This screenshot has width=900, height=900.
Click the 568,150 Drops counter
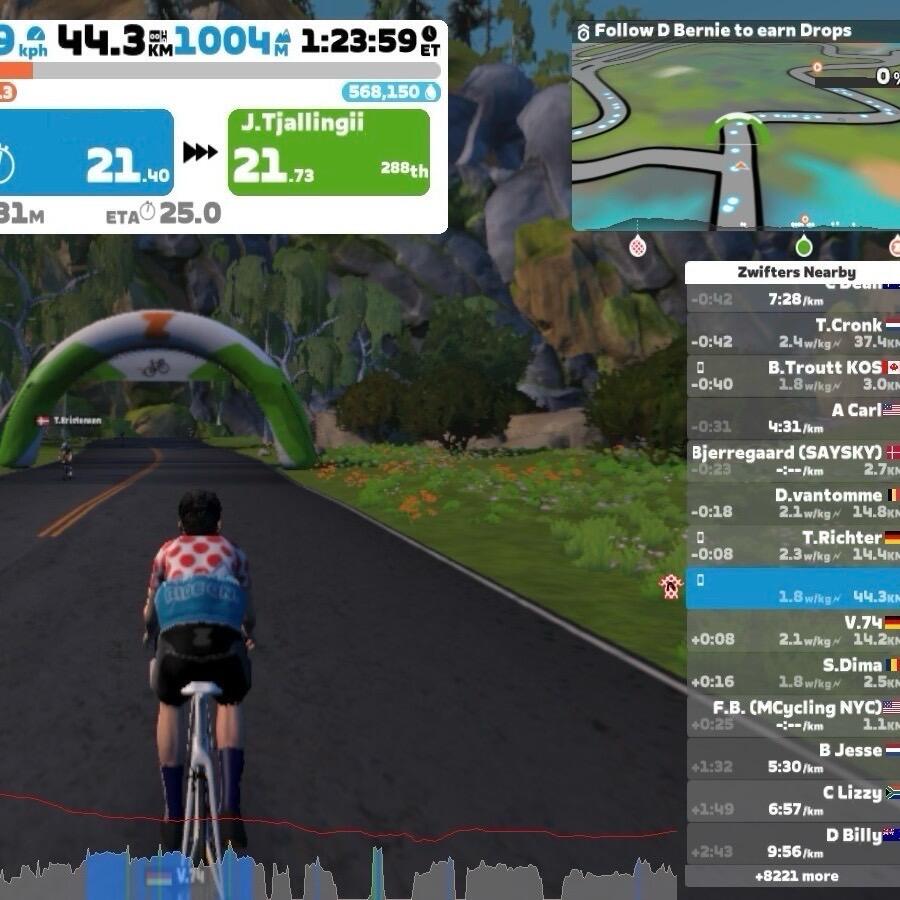(x=391, y=92)
